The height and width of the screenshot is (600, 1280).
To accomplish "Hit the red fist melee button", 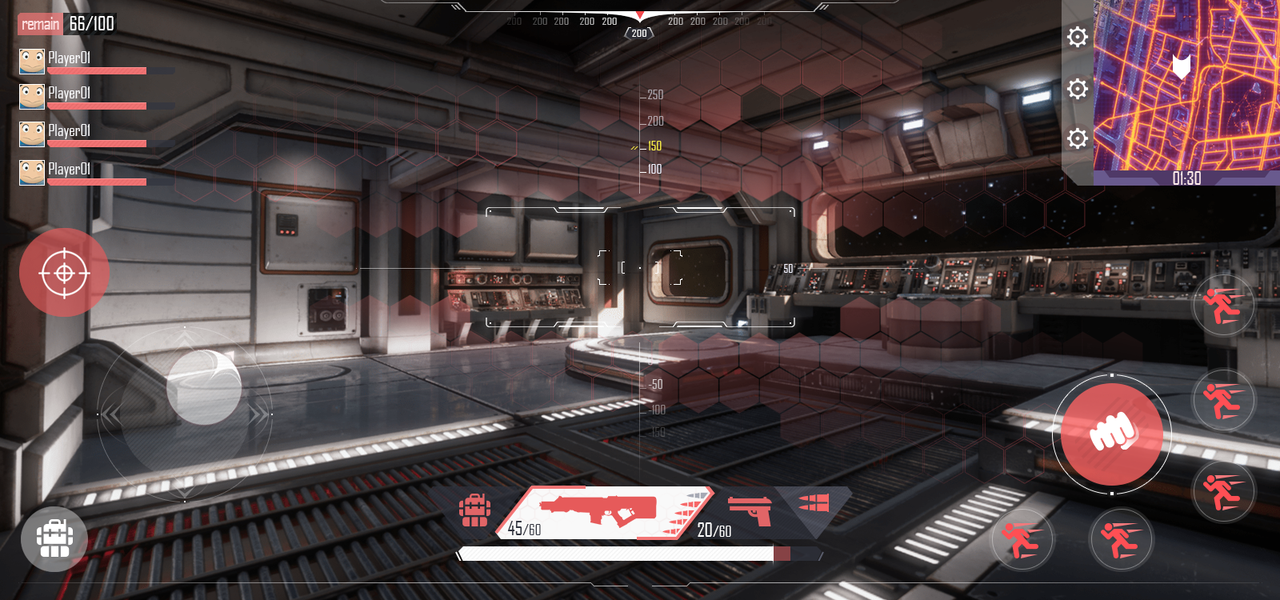I will coord(1111,434).
